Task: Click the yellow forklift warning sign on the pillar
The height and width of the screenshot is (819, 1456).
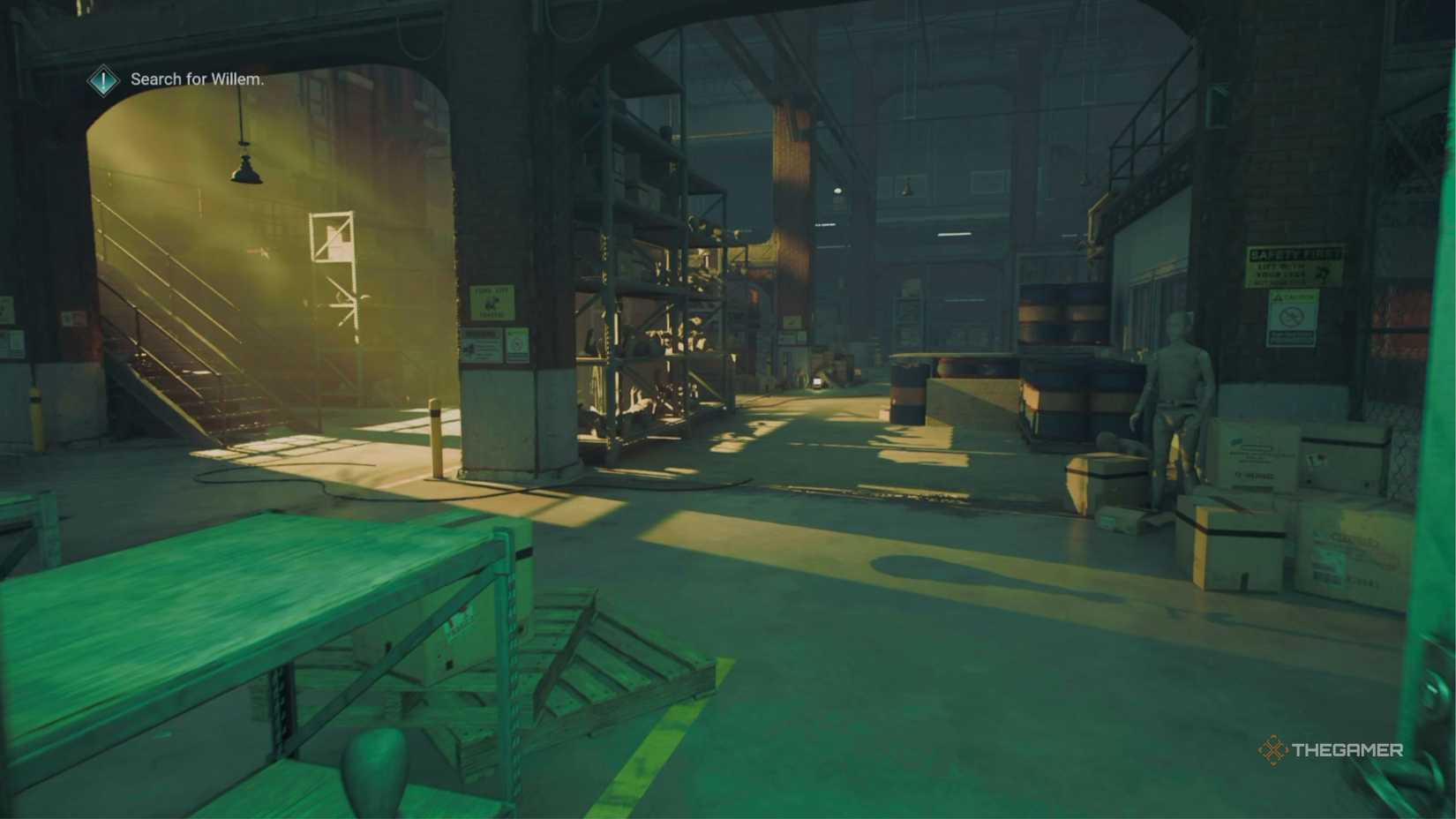Action: pos(492,303)
